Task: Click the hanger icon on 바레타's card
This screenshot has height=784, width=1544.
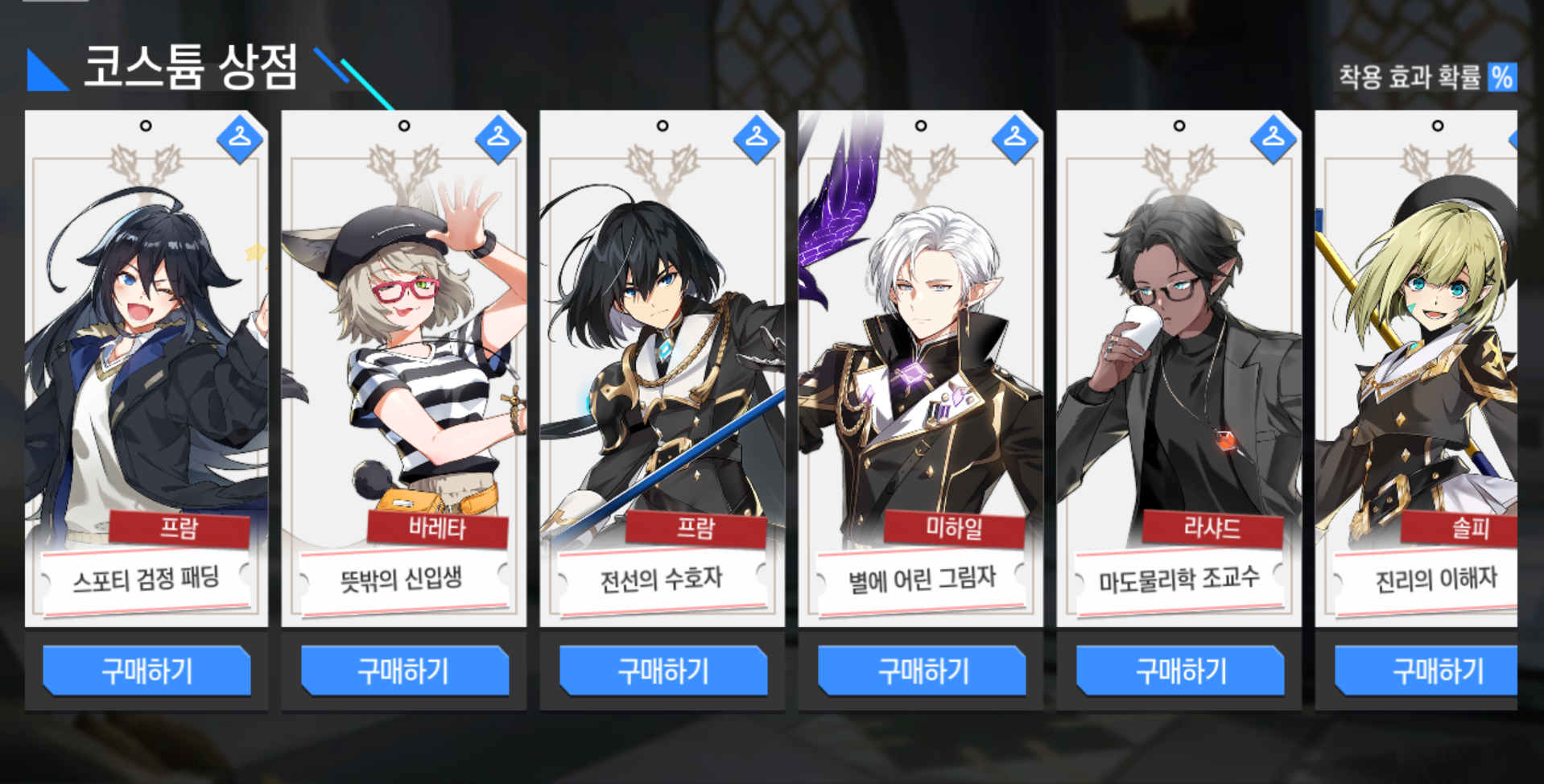Action: tap(497, 138)
